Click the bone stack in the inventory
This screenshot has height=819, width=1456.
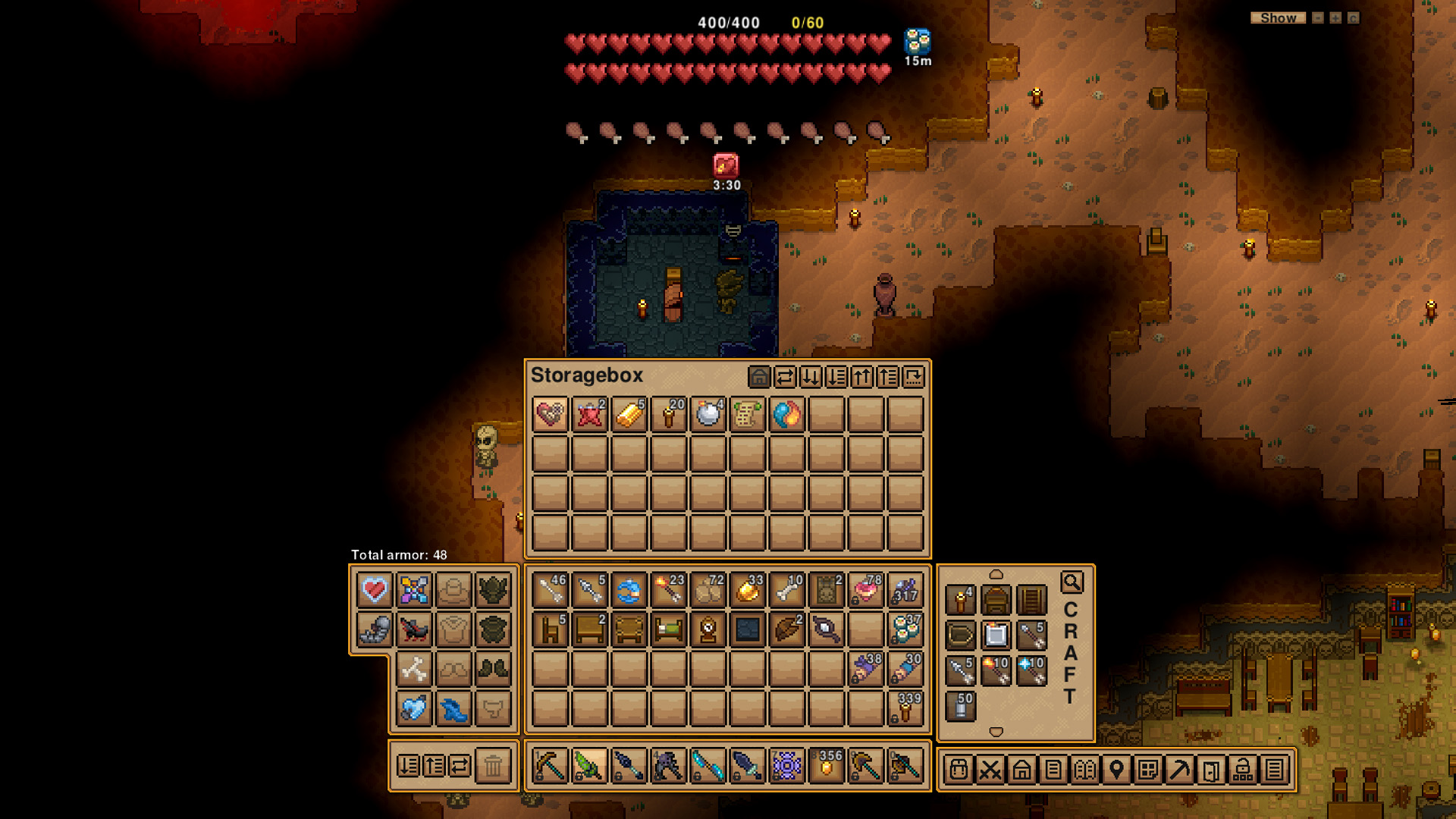coord(787,590)
